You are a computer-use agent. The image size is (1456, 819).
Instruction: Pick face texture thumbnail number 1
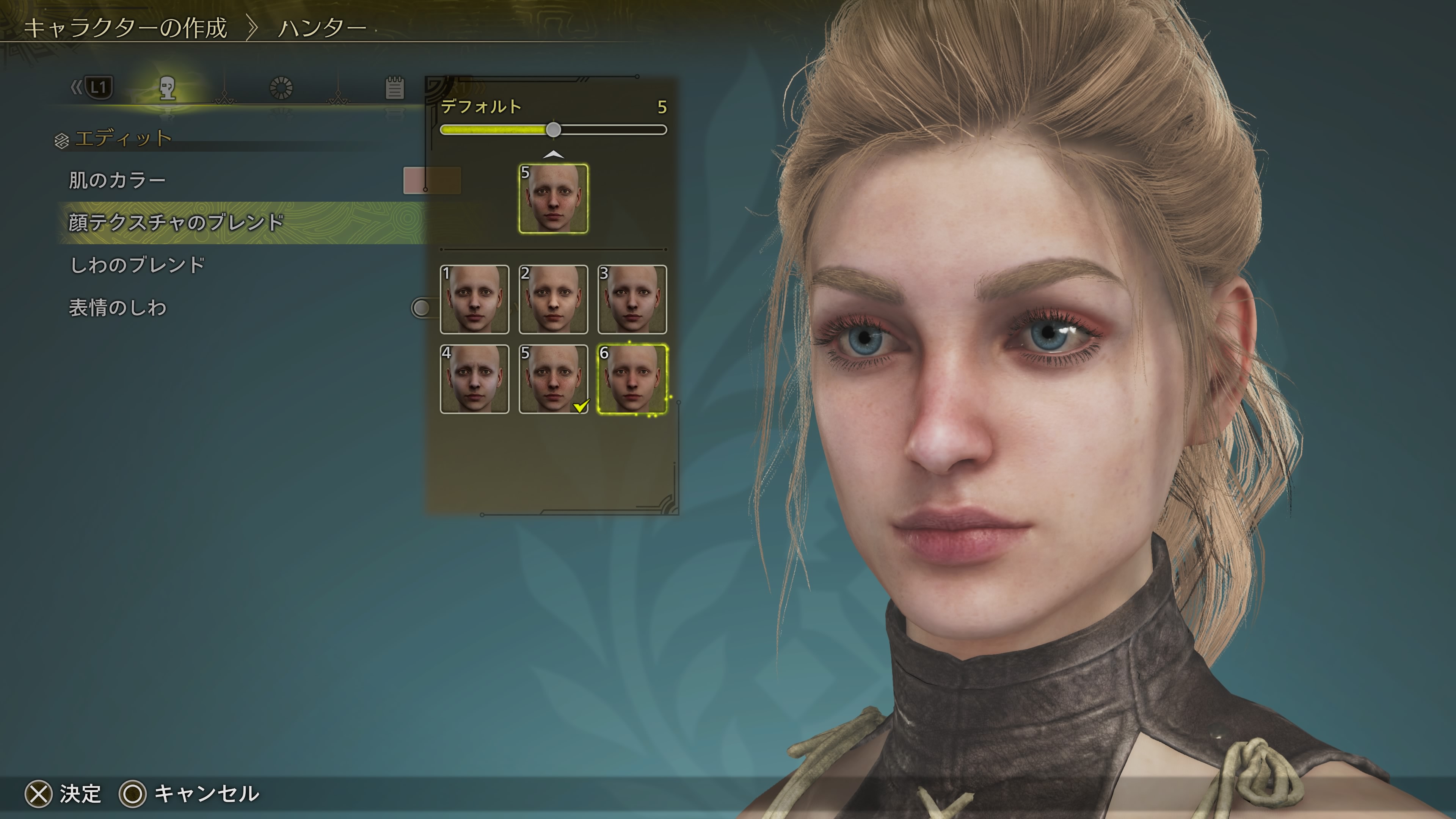pyautogui.click(x=474, y=300)
